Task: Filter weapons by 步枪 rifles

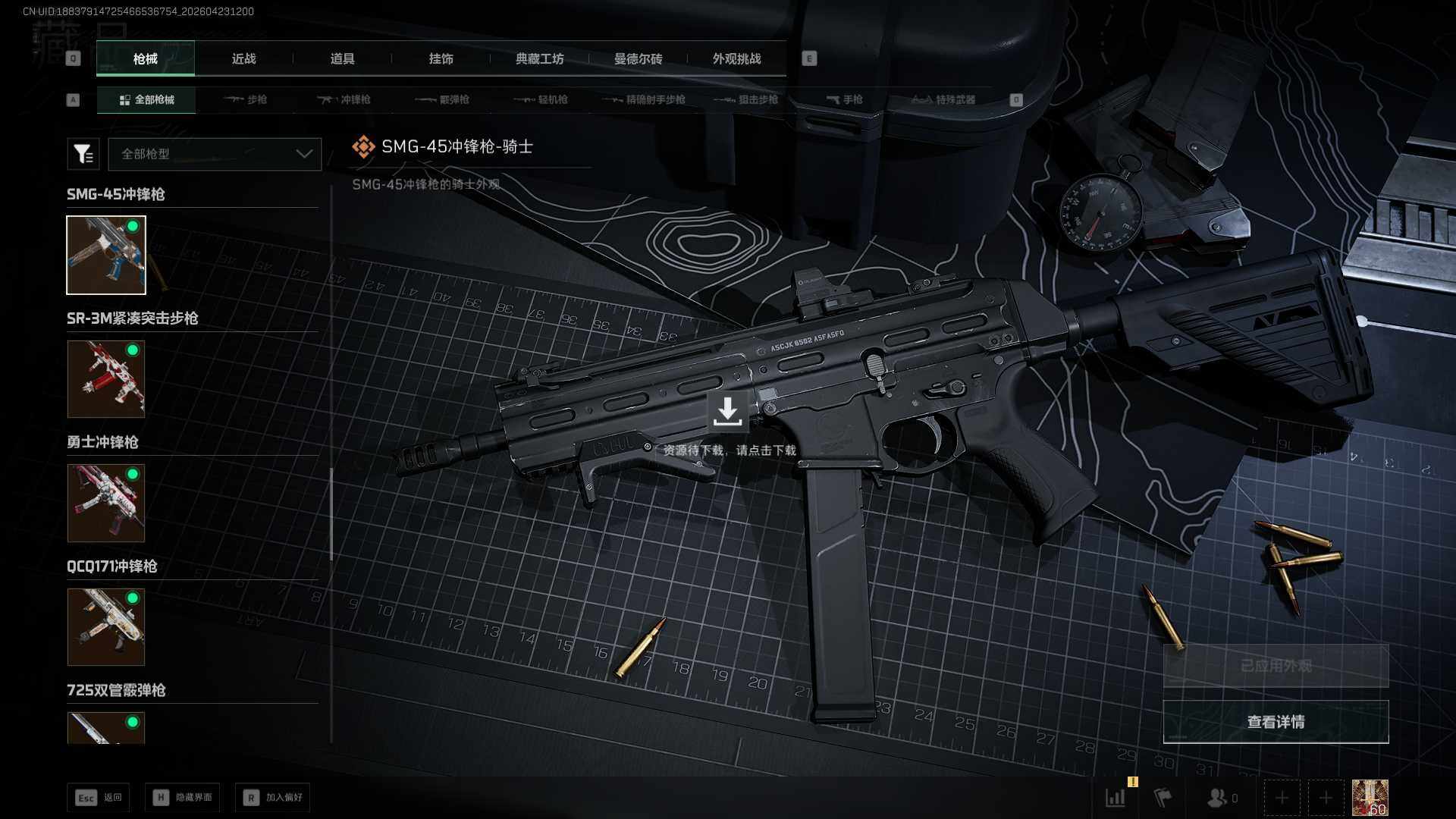Action: coord(246,99)
